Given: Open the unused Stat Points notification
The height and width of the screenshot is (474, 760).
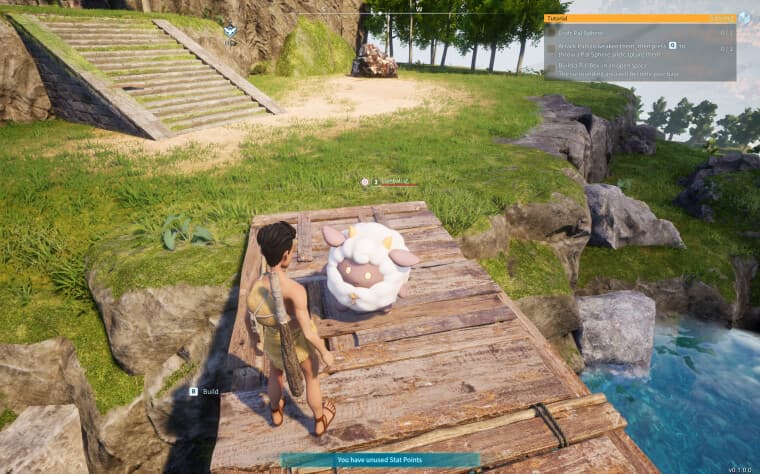Looking at the screenshot, I should (380, 460).
